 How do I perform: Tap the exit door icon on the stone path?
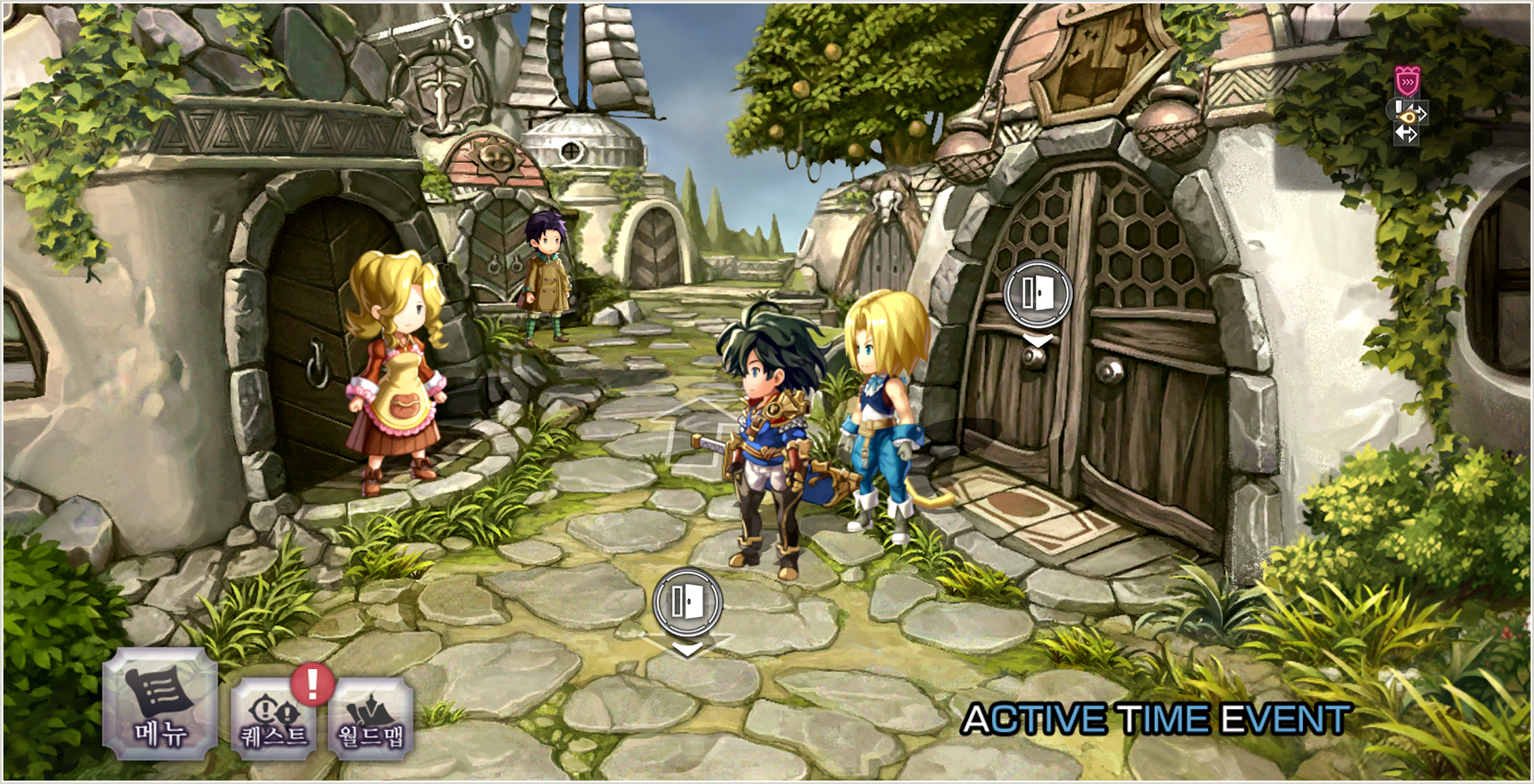(x=687, y=602)
